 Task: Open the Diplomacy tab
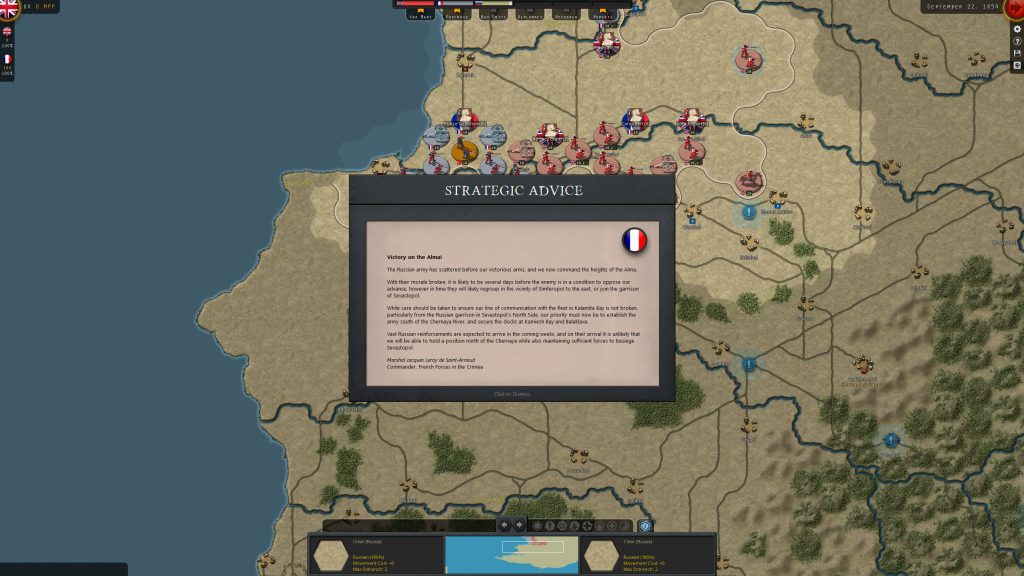(531, 15)
